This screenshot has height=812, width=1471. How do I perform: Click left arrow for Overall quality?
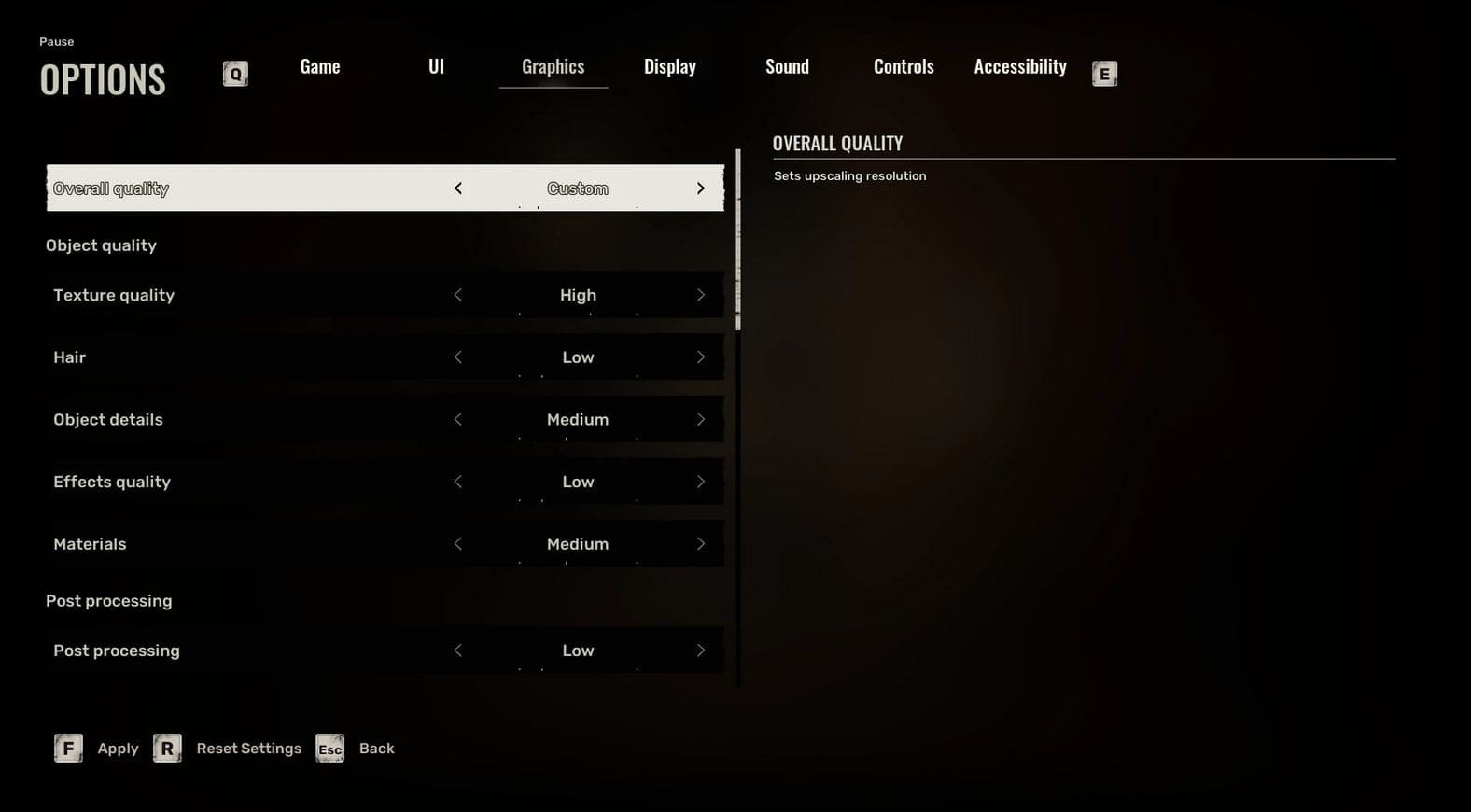458,189
